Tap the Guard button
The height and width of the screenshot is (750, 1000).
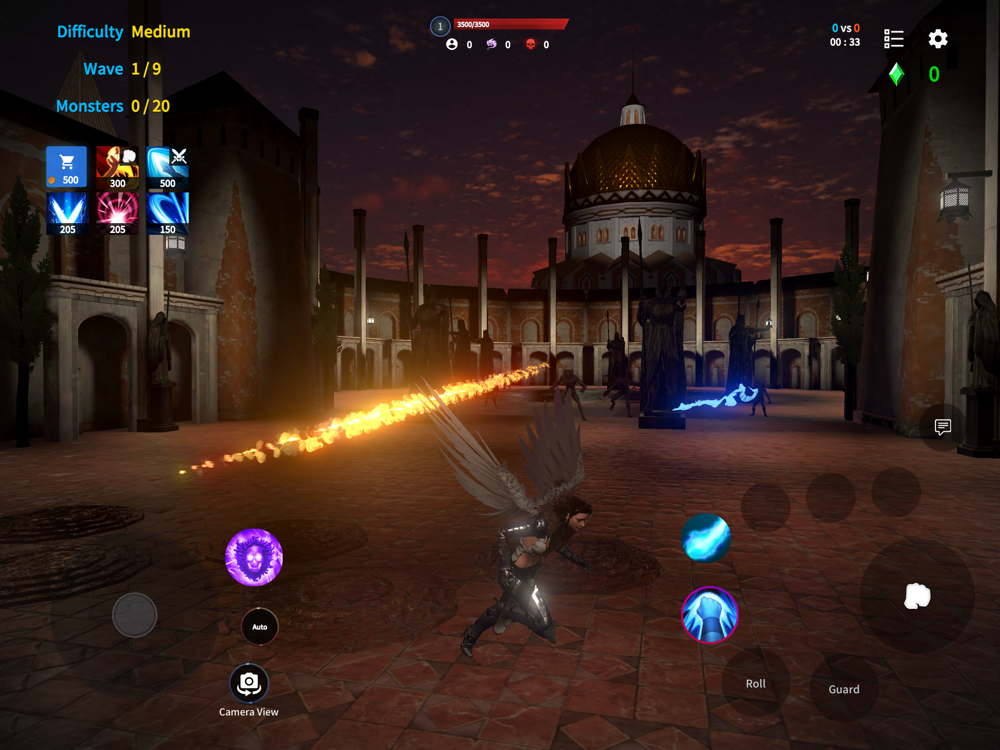click(x=844, y=689)
